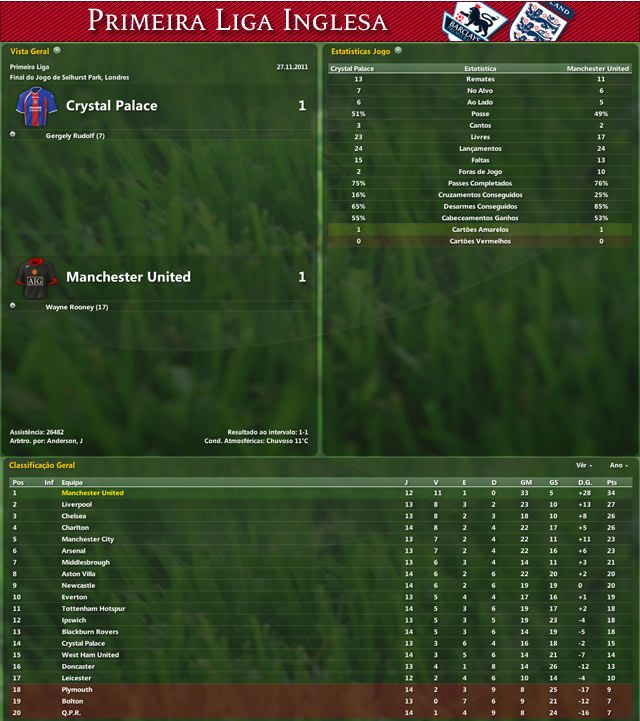The image size is (640, 721).
Task: Select Chelsea in the league table
Action: 74,516
